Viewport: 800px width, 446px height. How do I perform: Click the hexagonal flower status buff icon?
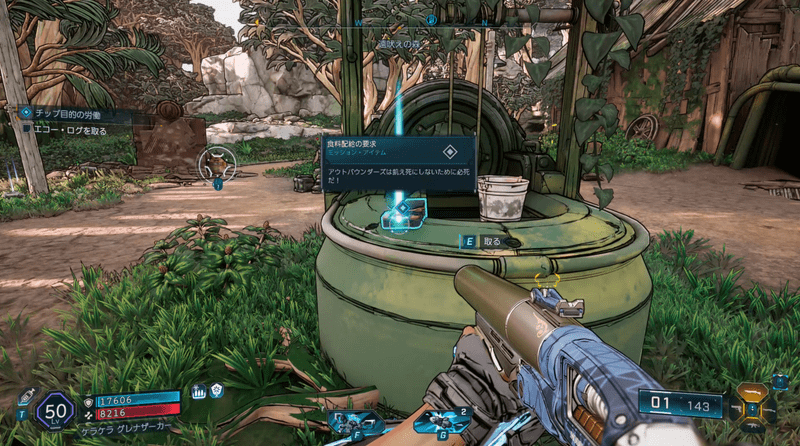(217, 391)
